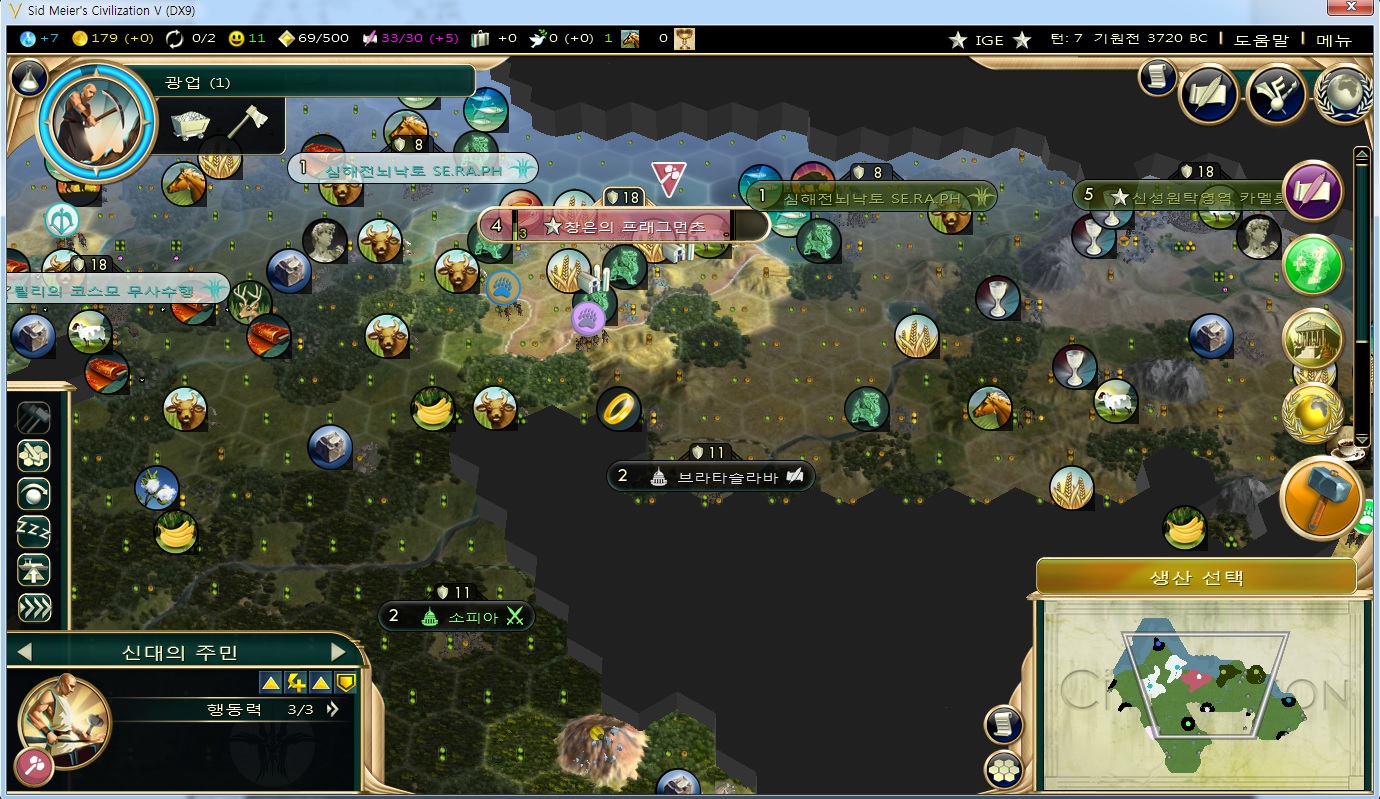Screen dimensions: 1380x799
Task: Select the next unit arrow
Action: (338, 653)
